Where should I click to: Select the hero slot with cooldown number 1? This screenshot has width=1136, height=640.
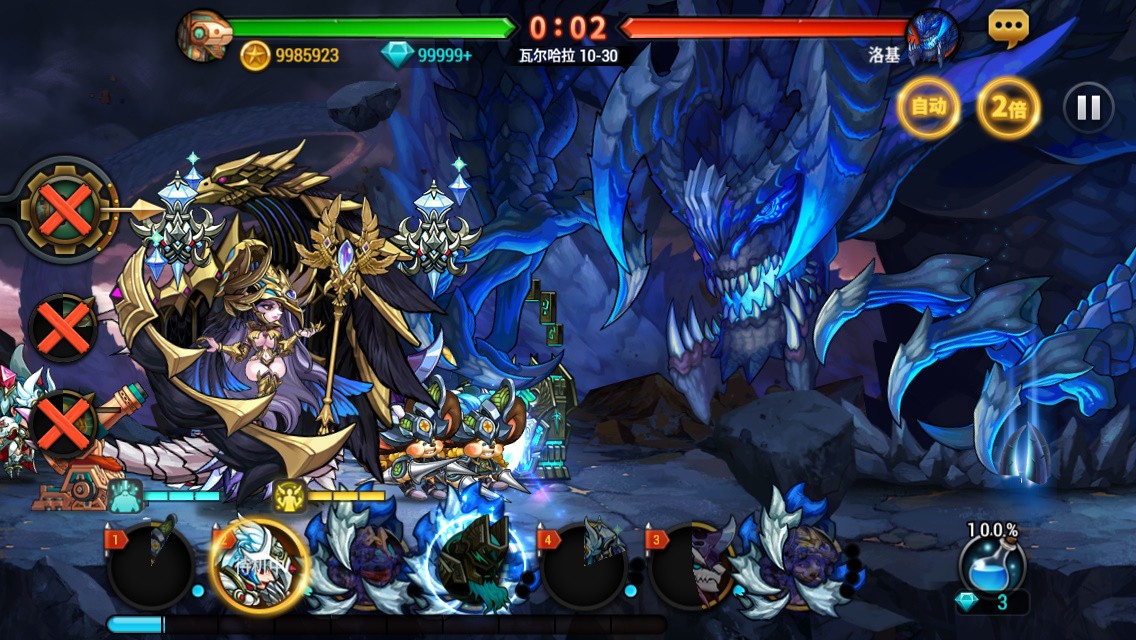(150, 567)
